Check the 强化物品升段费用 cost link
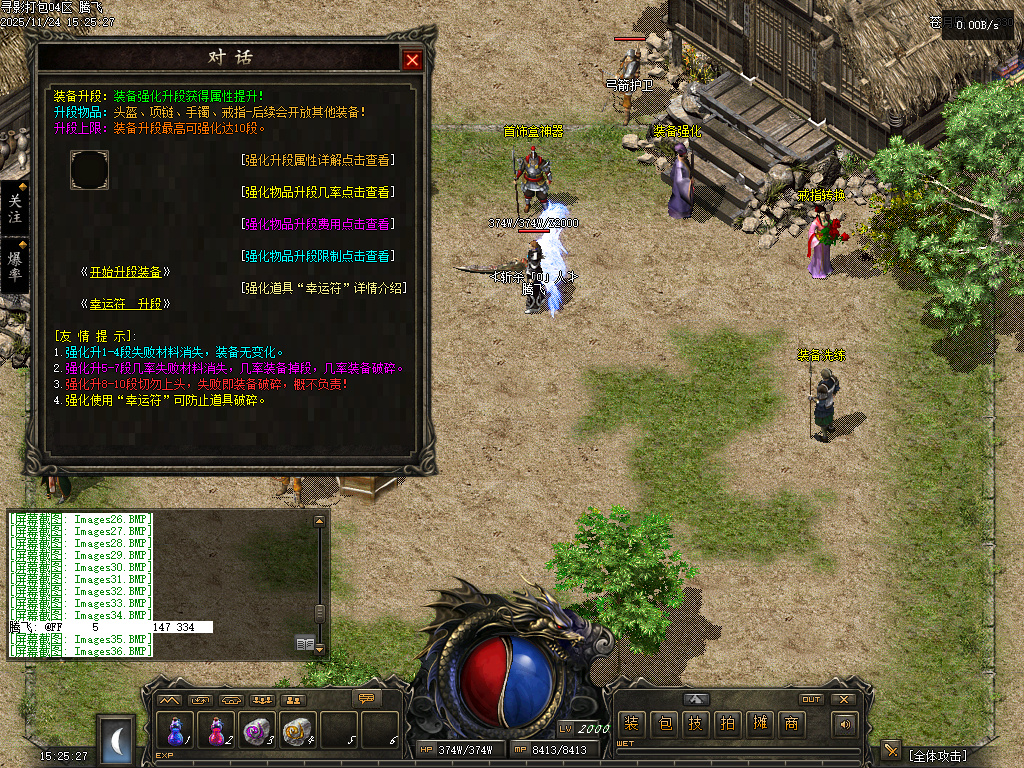This screenshot has width=1024, height=768. coord(318,224)
